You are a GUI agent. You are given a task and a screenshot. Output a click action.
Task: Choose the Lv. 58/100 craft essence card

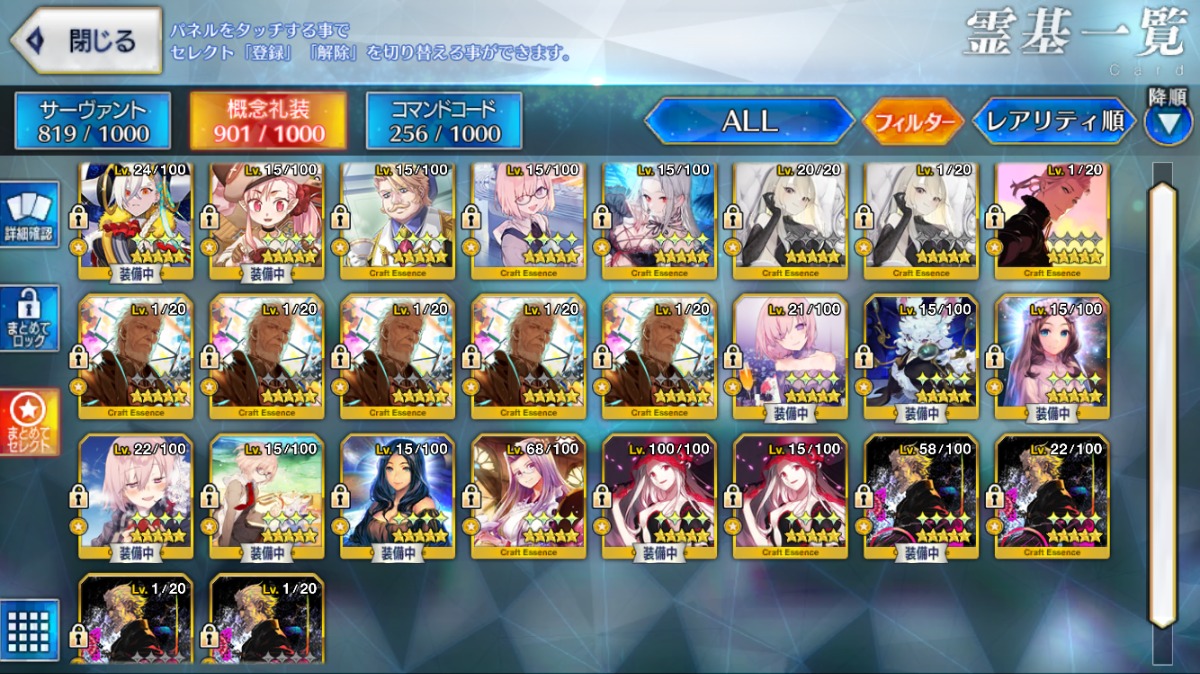click(921, 495)
